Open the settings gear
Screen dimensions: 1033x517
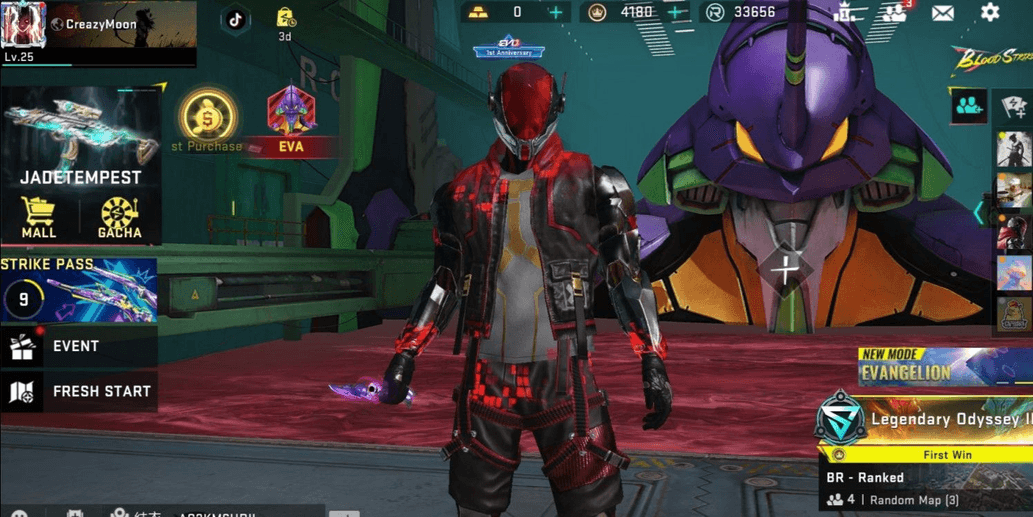click(x=989, y=12)
